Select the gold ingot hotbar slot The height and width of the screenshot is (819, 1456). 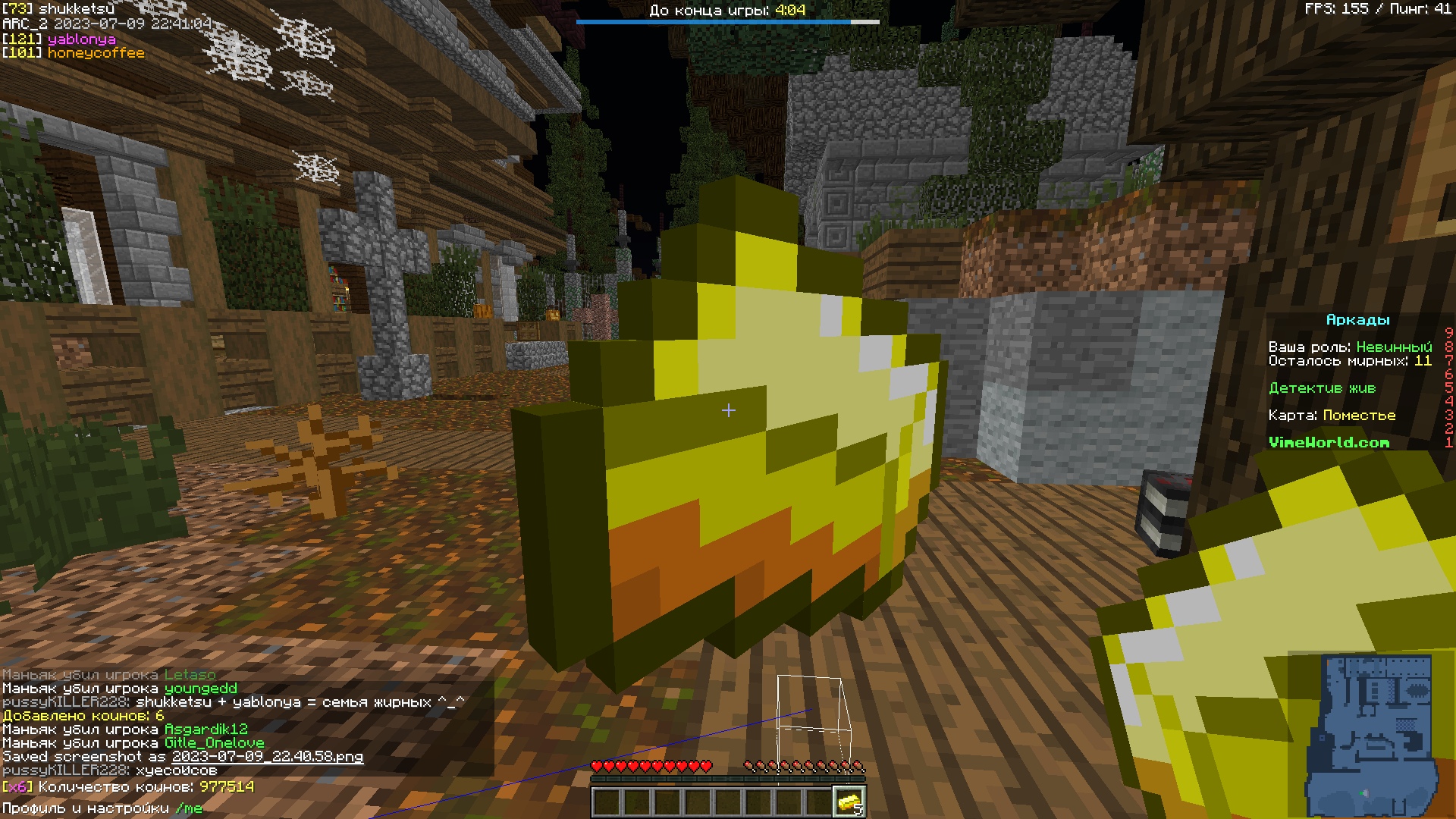coord(849,802)
